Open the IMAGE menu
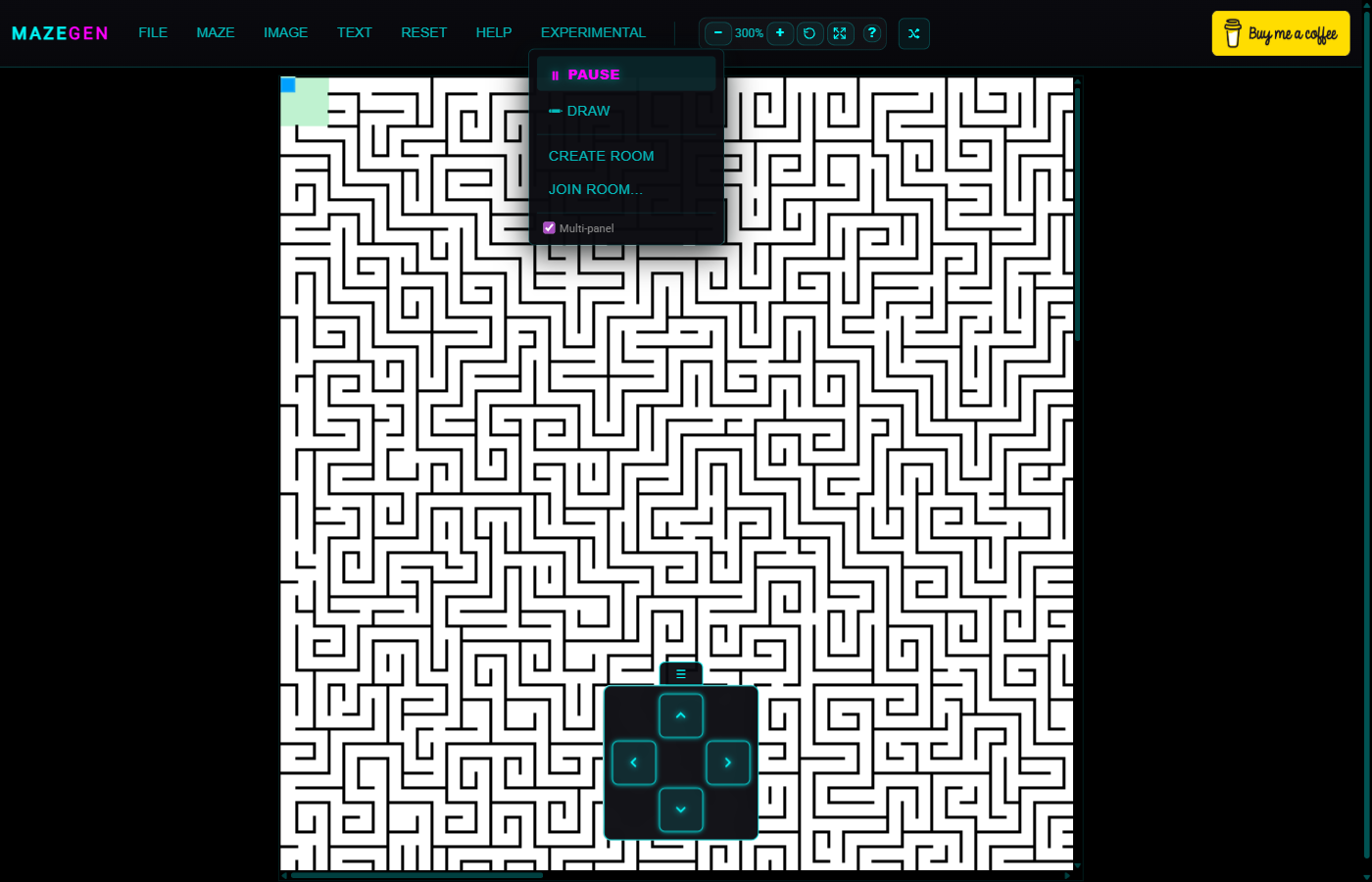Image resolution: width=1372 pixels, height=882 pixels. pos(285,32)
